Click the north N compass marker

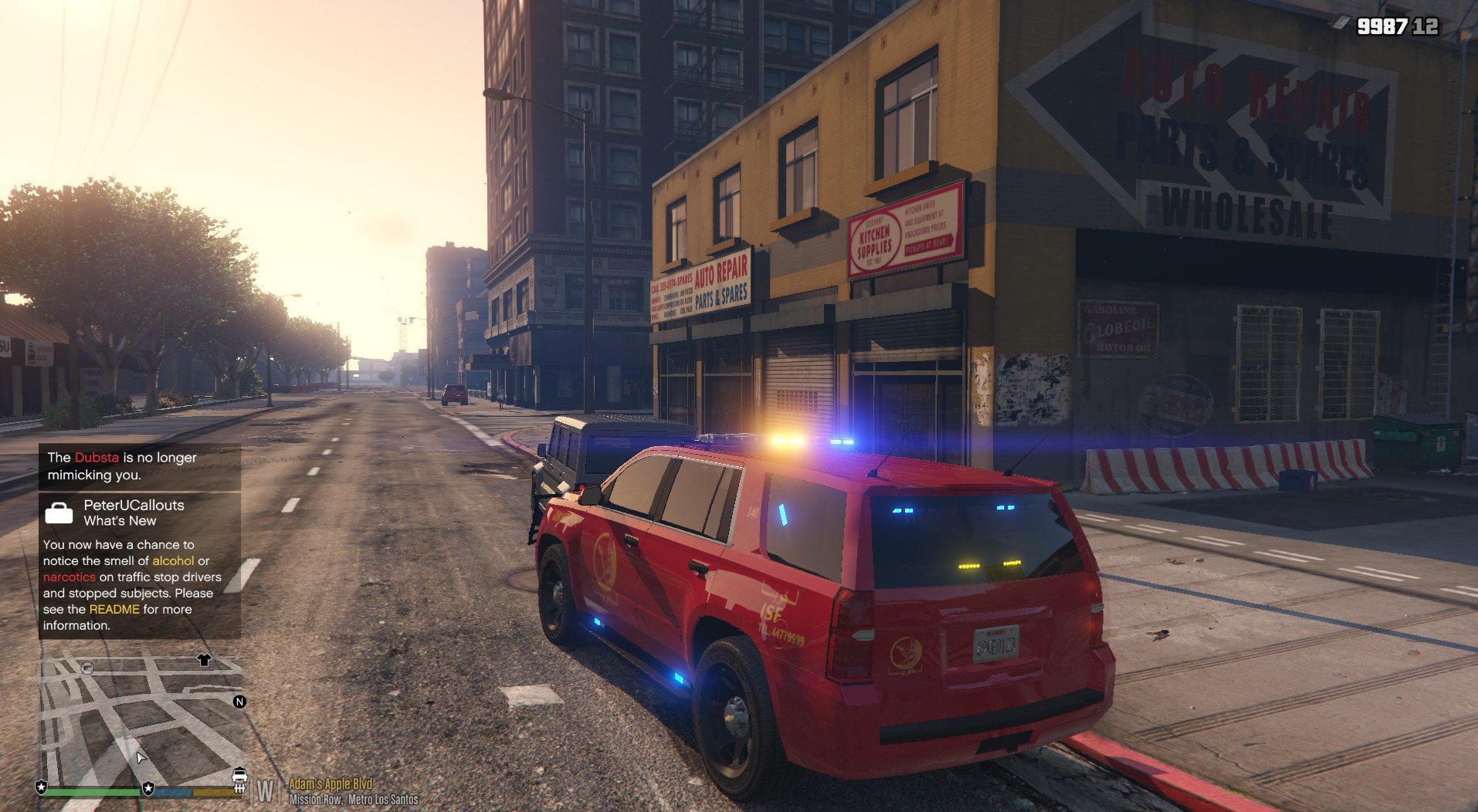[x=239, y=702]
